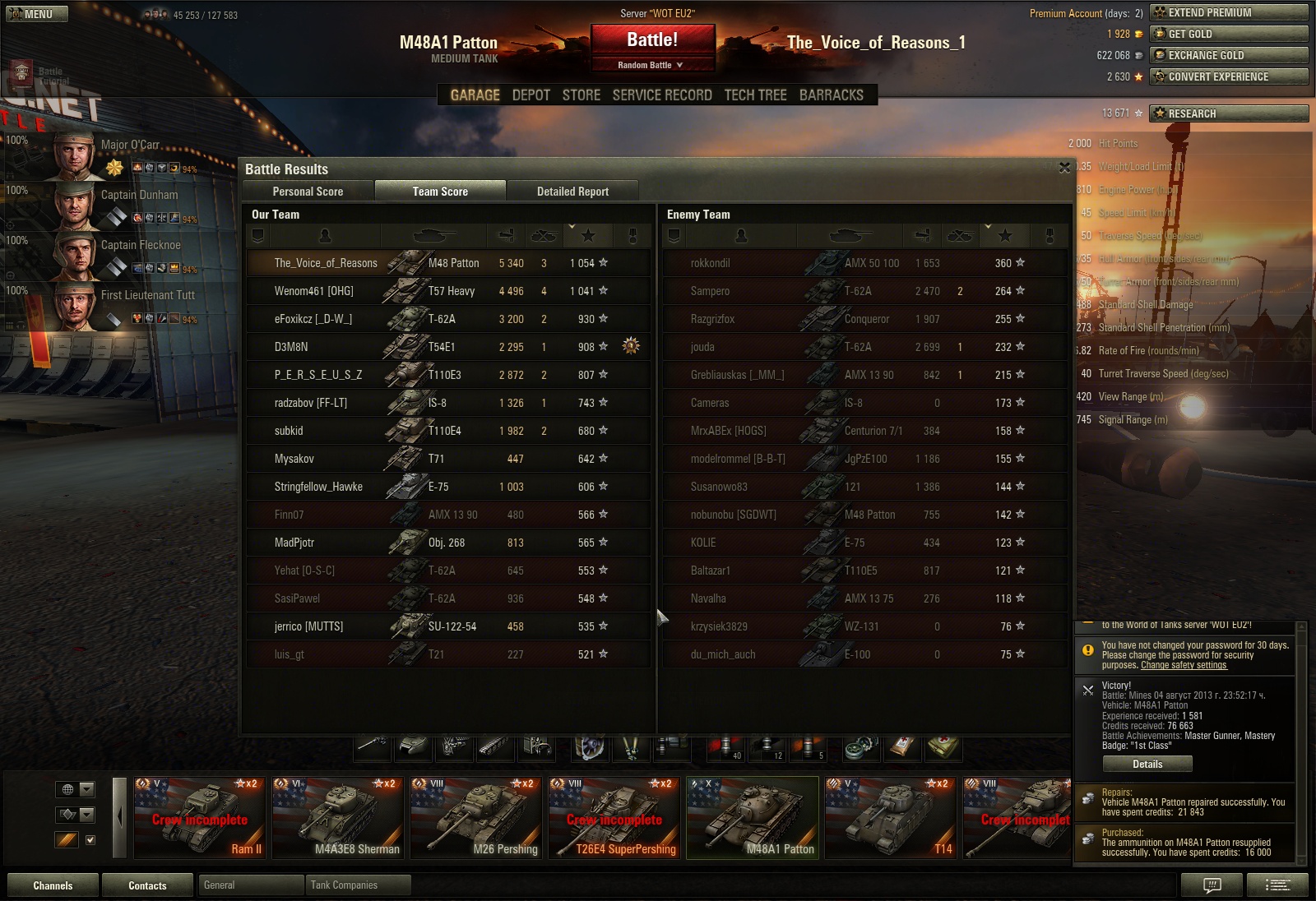Viewport: 1316px width, 901px height.
Task: Open the Convert Experience option
Action: [x=1228, y=76]
